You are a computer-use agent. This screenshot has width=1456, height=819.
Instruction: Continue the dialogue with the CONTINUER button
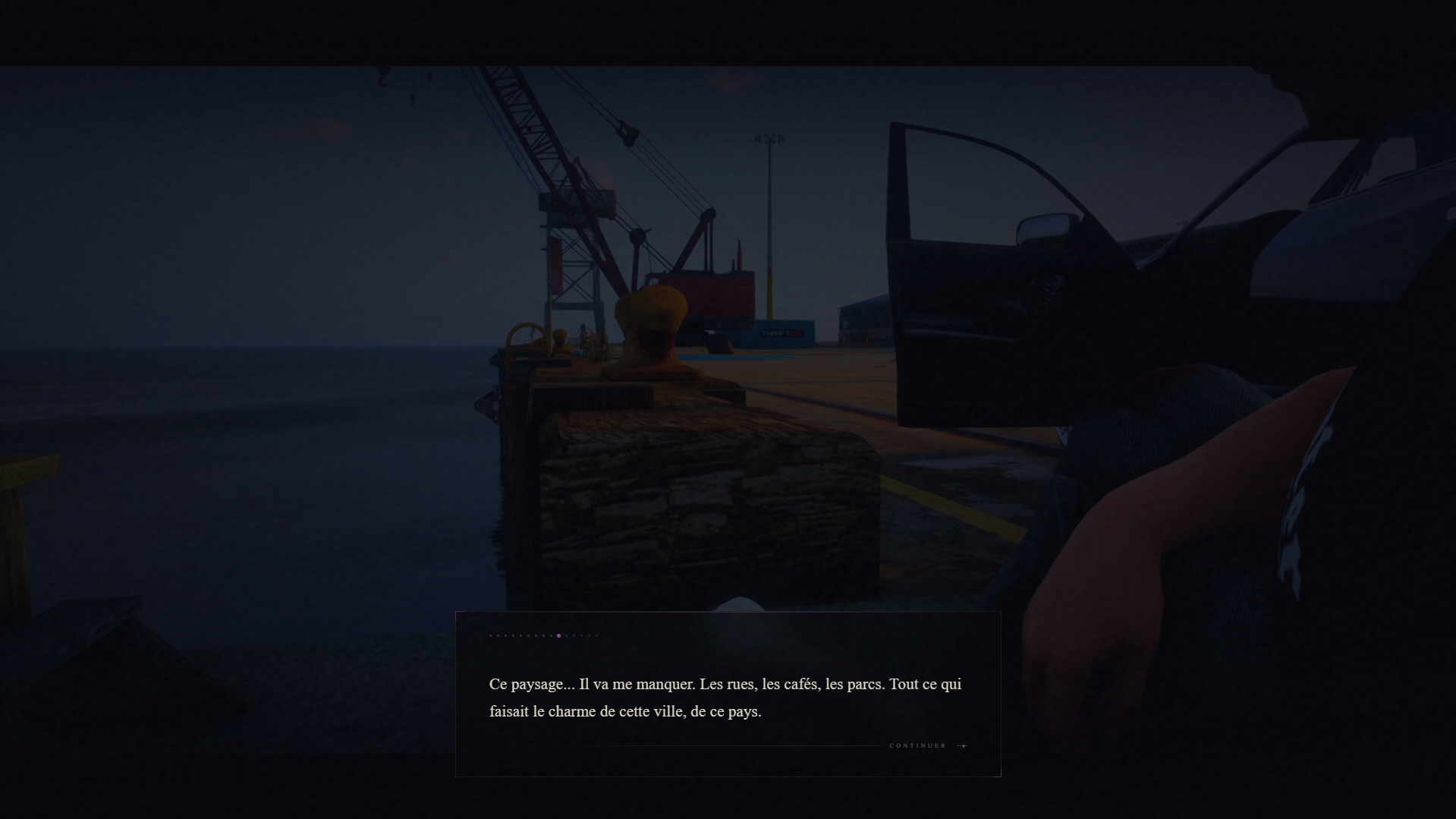point(927,745)
